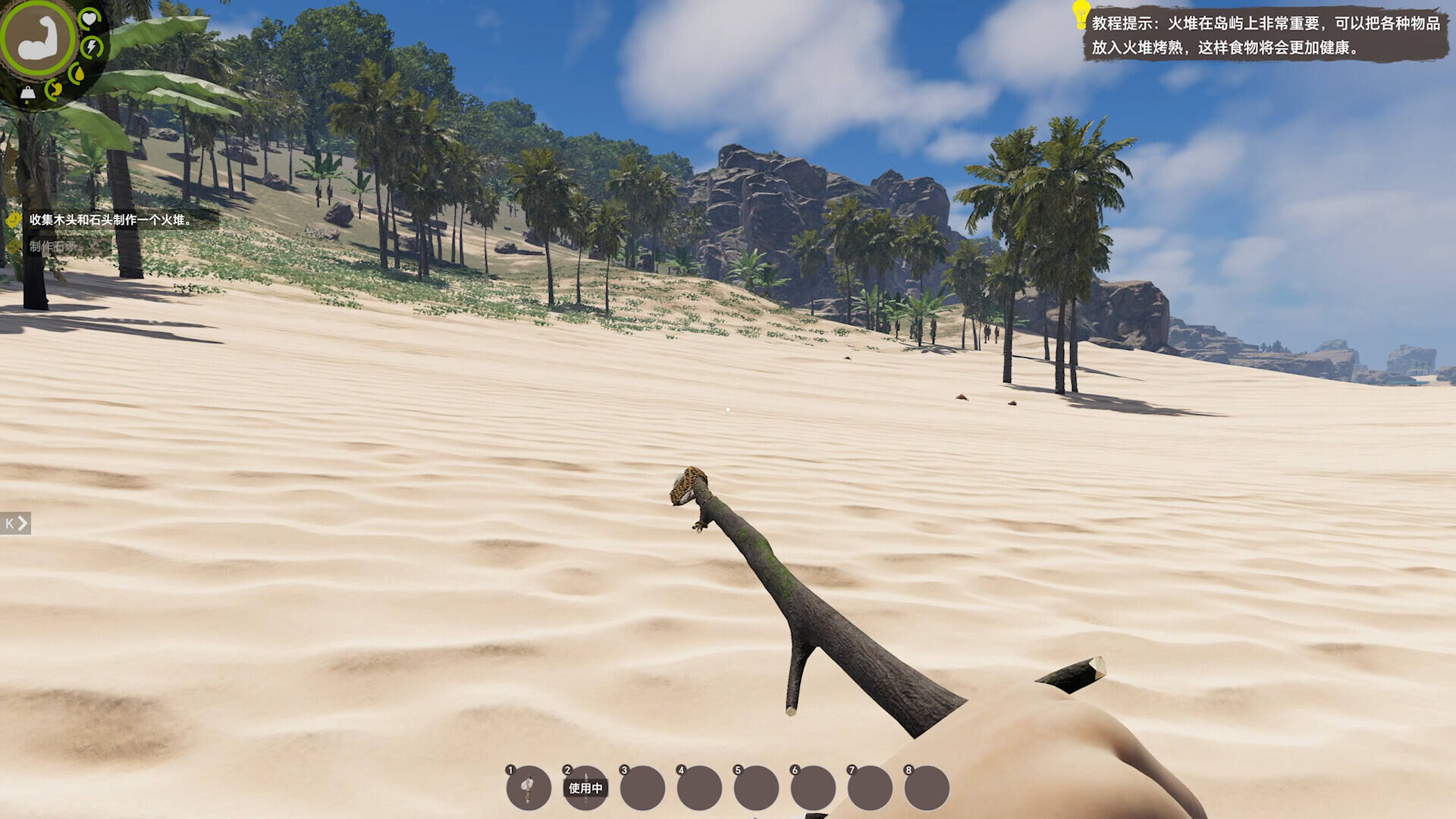The width and height of the screenshot is (1456, 819).
Task: Select empty hotbar slot number 5
Action: click(756, 789)
